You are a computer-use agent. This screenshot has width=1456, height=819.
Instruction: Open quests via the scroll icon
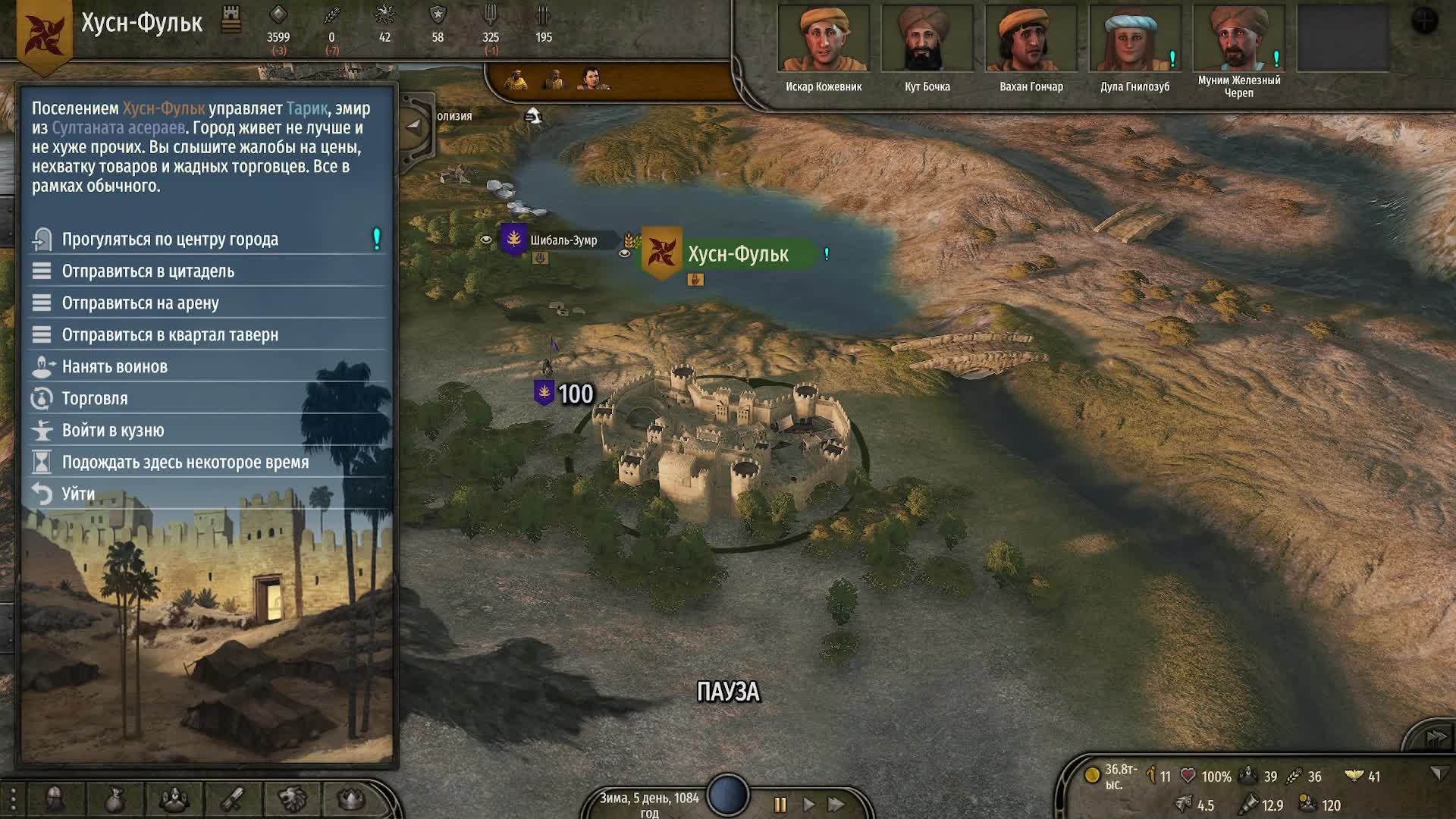click(232, 799)
